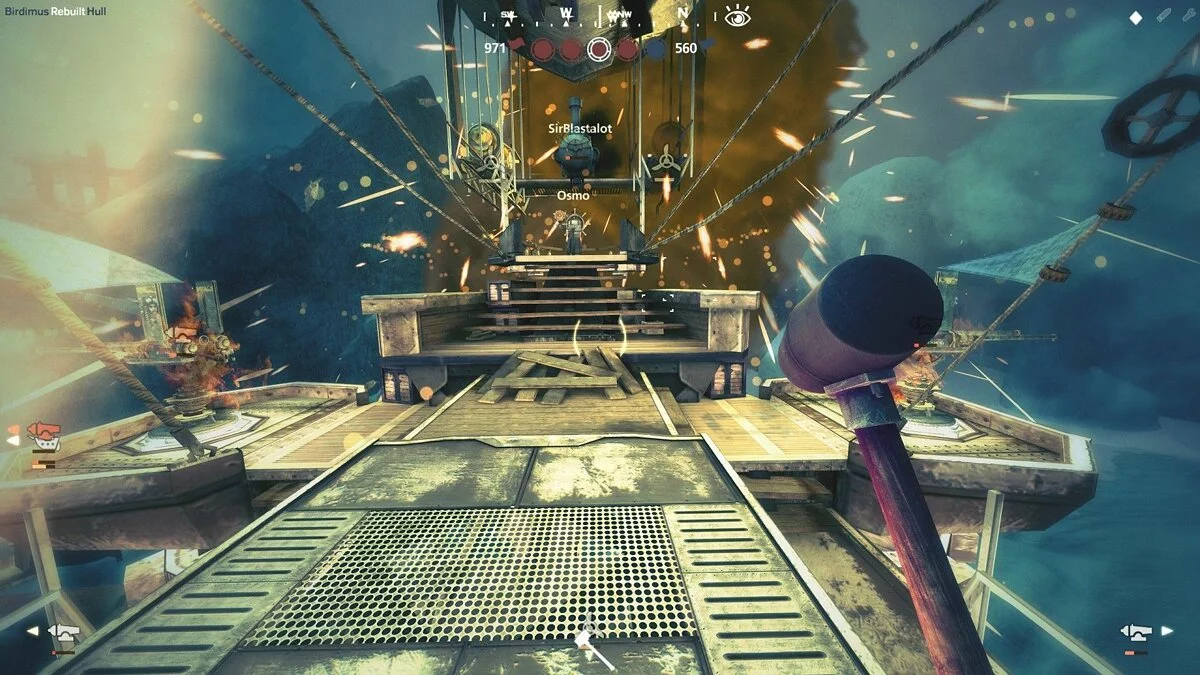This screenshot has height=675, width=1200.
Task: Choose the ammo shell icon
Action: point(1163,17)
